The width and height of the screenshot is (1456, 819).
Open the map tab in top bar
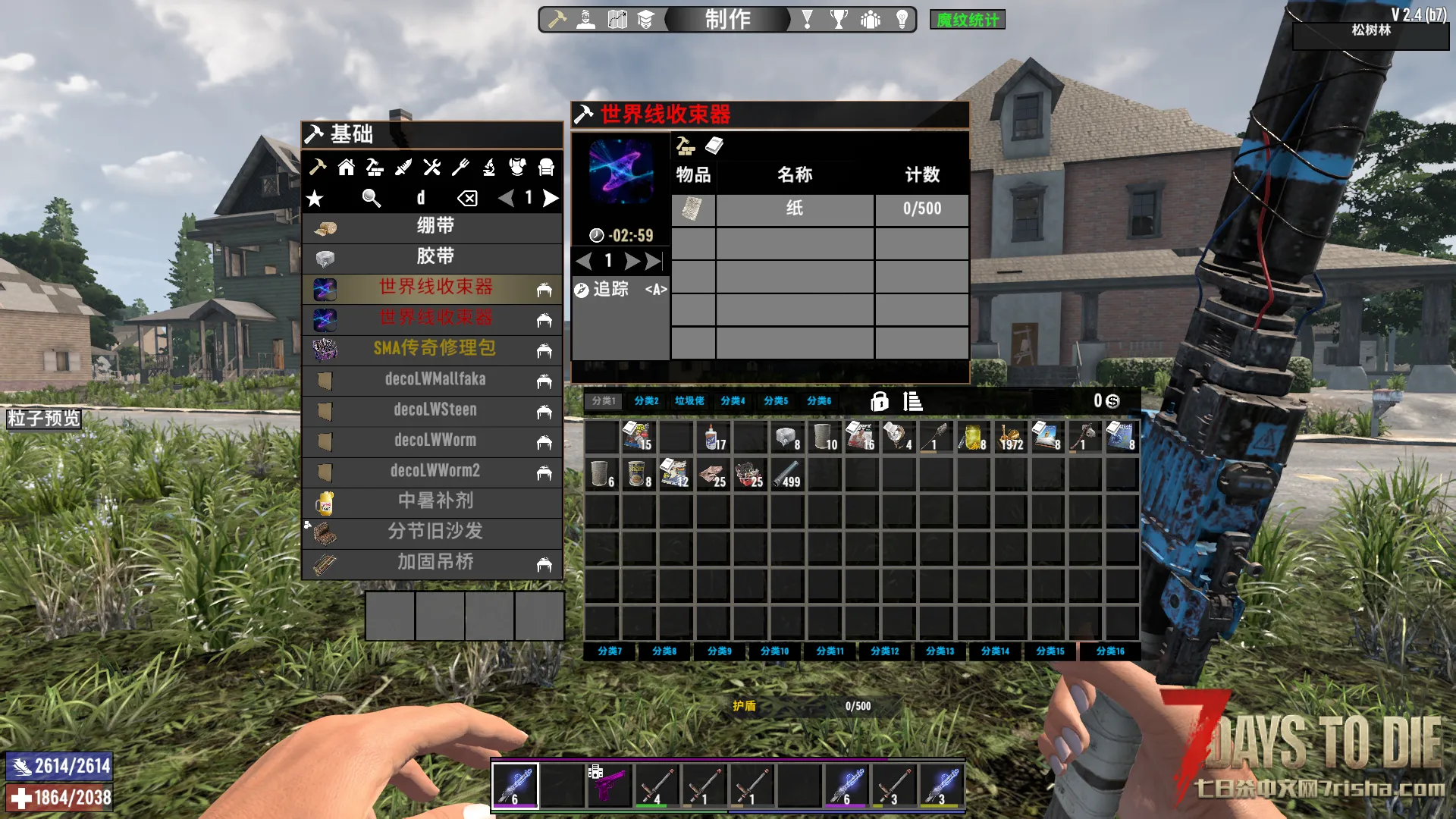pos(617,19)
